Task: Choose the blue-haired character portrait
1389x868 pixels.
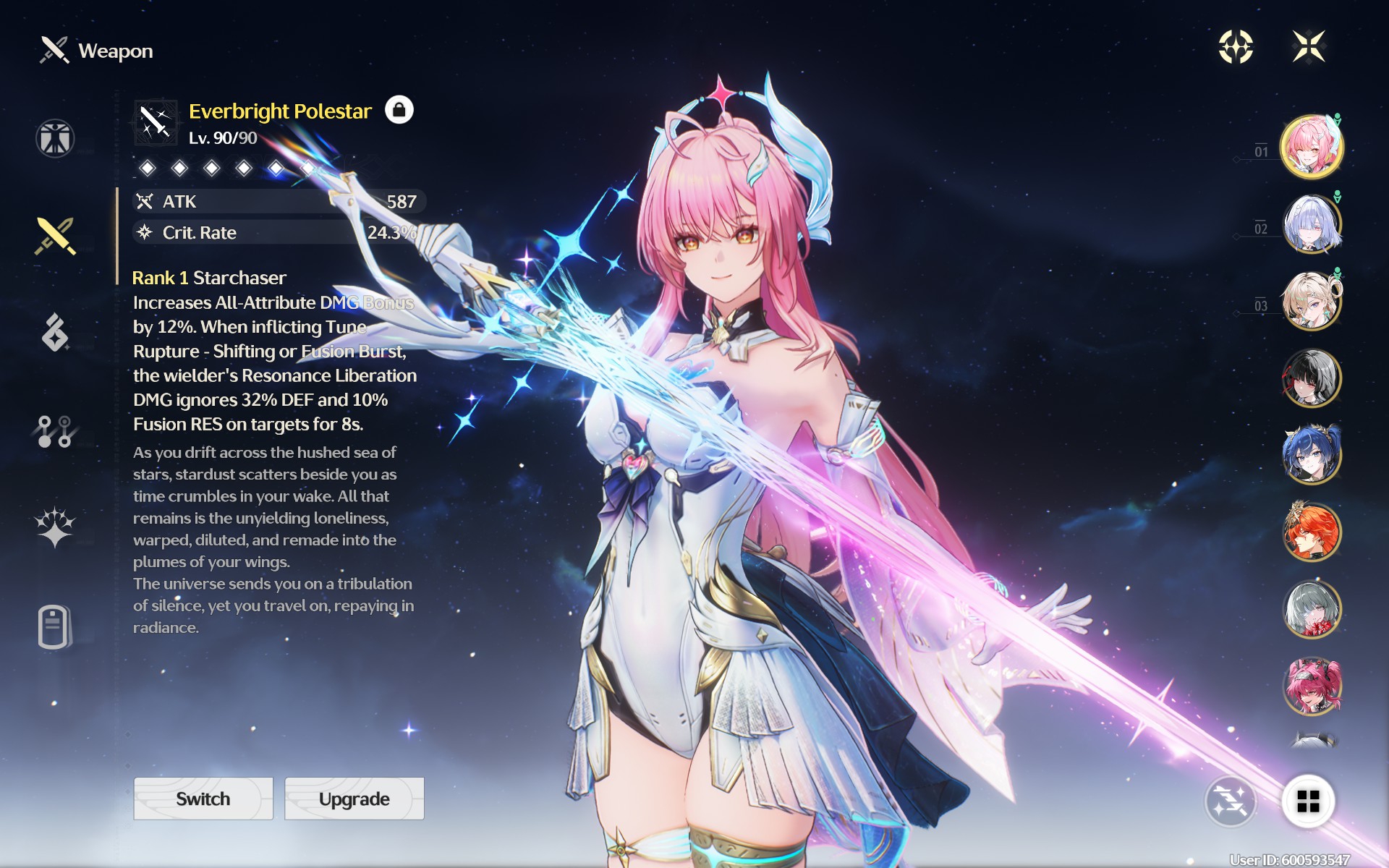Action: pyautogui.click(x=1312, y=455)
